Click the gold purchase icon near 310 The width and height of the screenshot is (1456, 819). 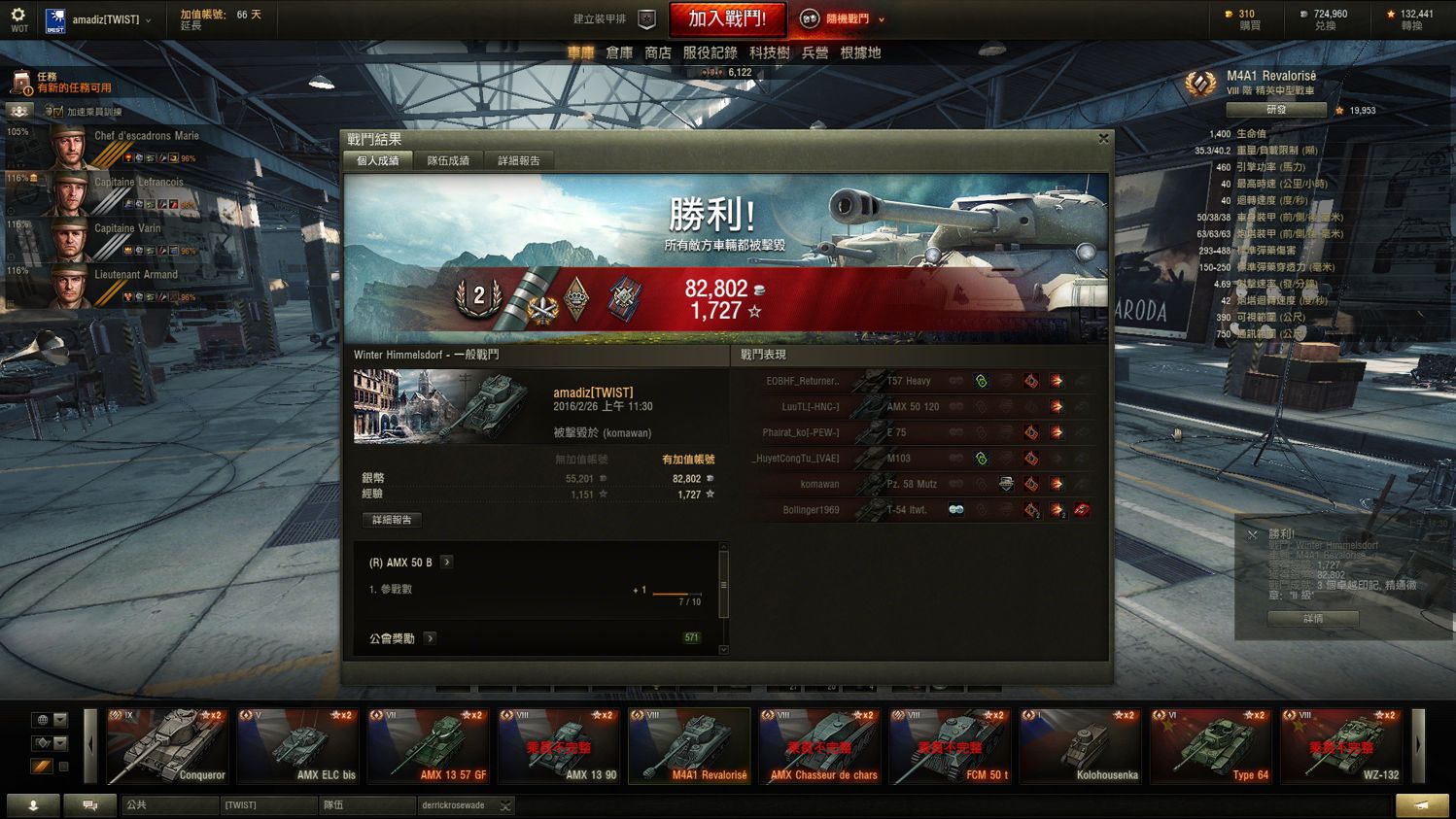pyautogui.click(x=1227, y=14)
